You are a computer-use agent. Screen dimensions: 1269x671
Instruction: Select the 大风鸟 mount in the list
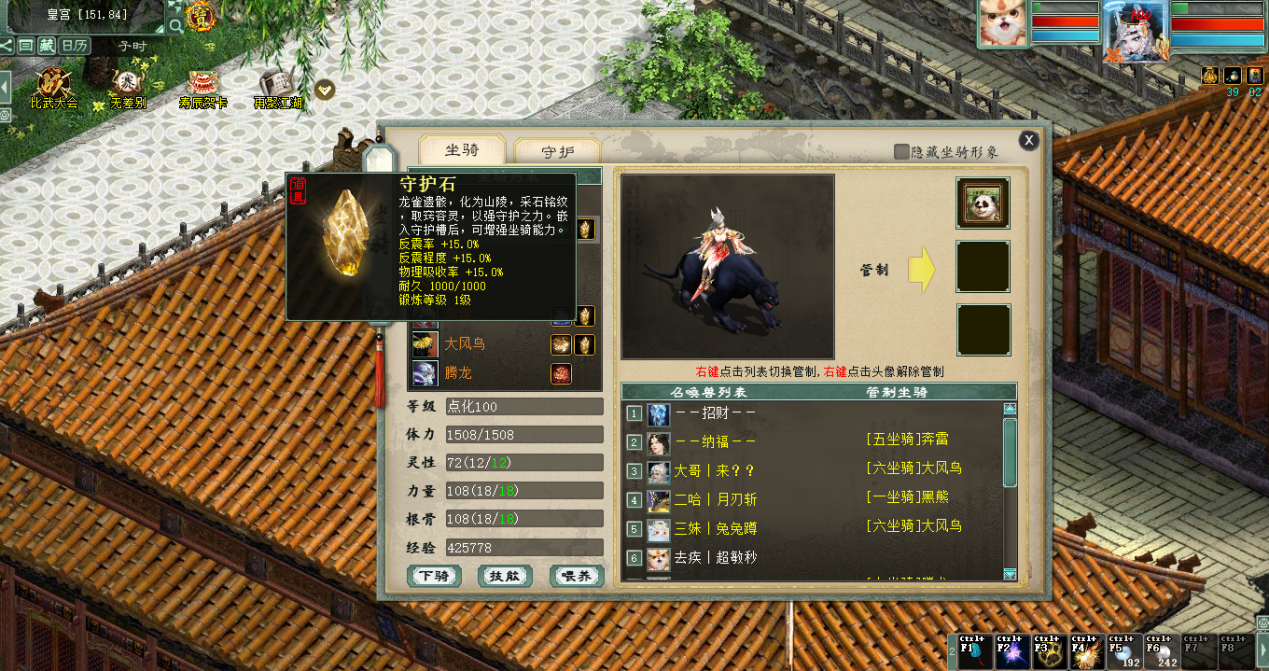(466, 344)
